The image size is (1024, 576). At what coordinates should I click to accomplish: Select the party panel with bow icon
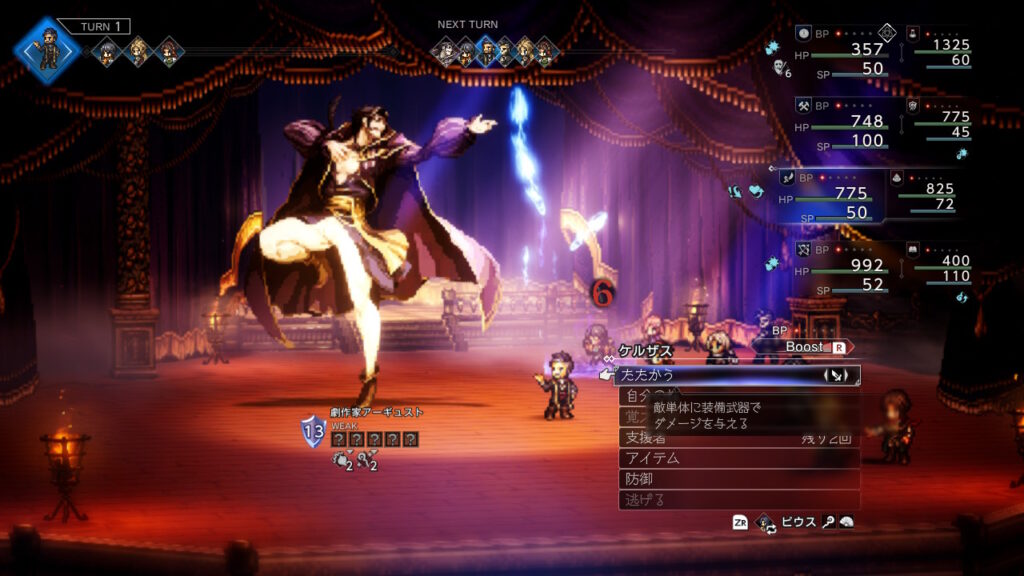tap(838, 267)
